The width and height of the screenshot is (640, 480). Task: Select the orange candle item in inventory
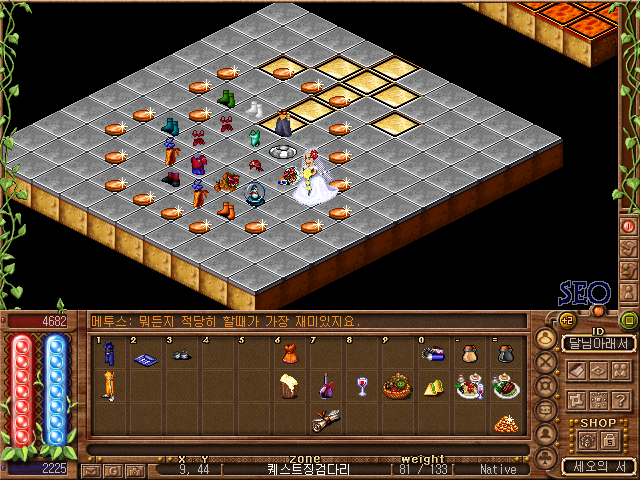click(108, 384)
